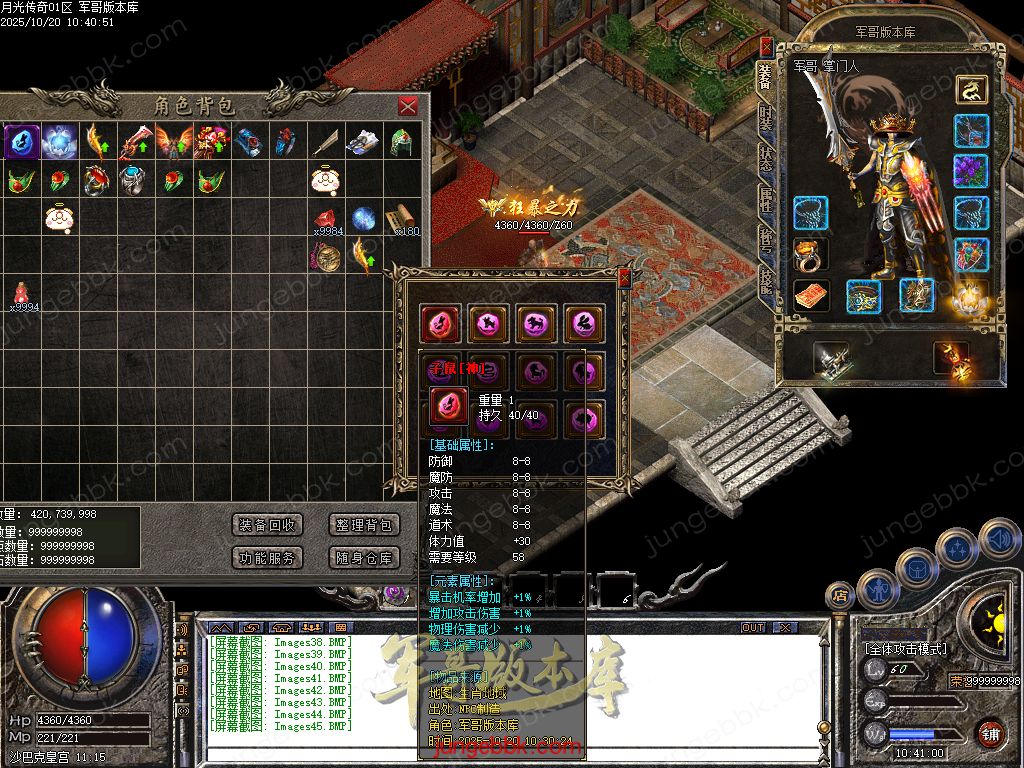Click the 整理背包 sort bag button
Screen dimensions: 1024x768
[x=364, y=525]
